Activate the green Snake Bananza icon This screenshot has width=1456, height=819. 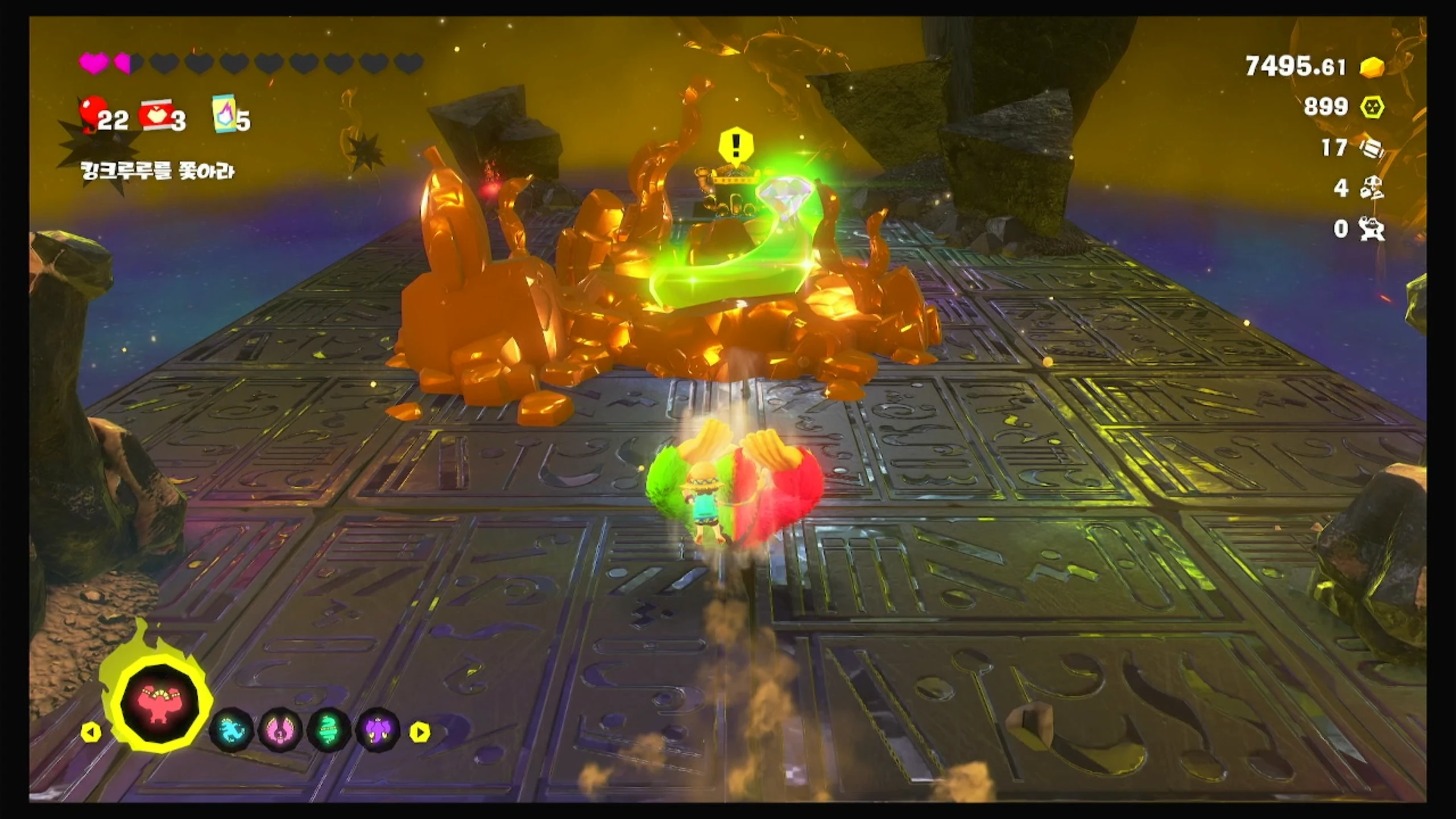(x=329, y=731)
